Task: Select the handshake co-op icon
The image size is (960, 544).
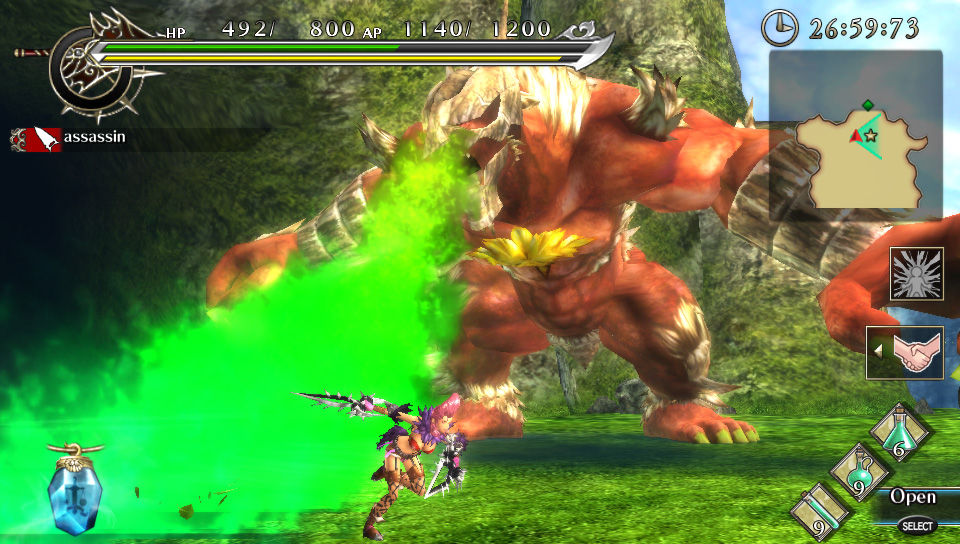Action: point(904,353)
